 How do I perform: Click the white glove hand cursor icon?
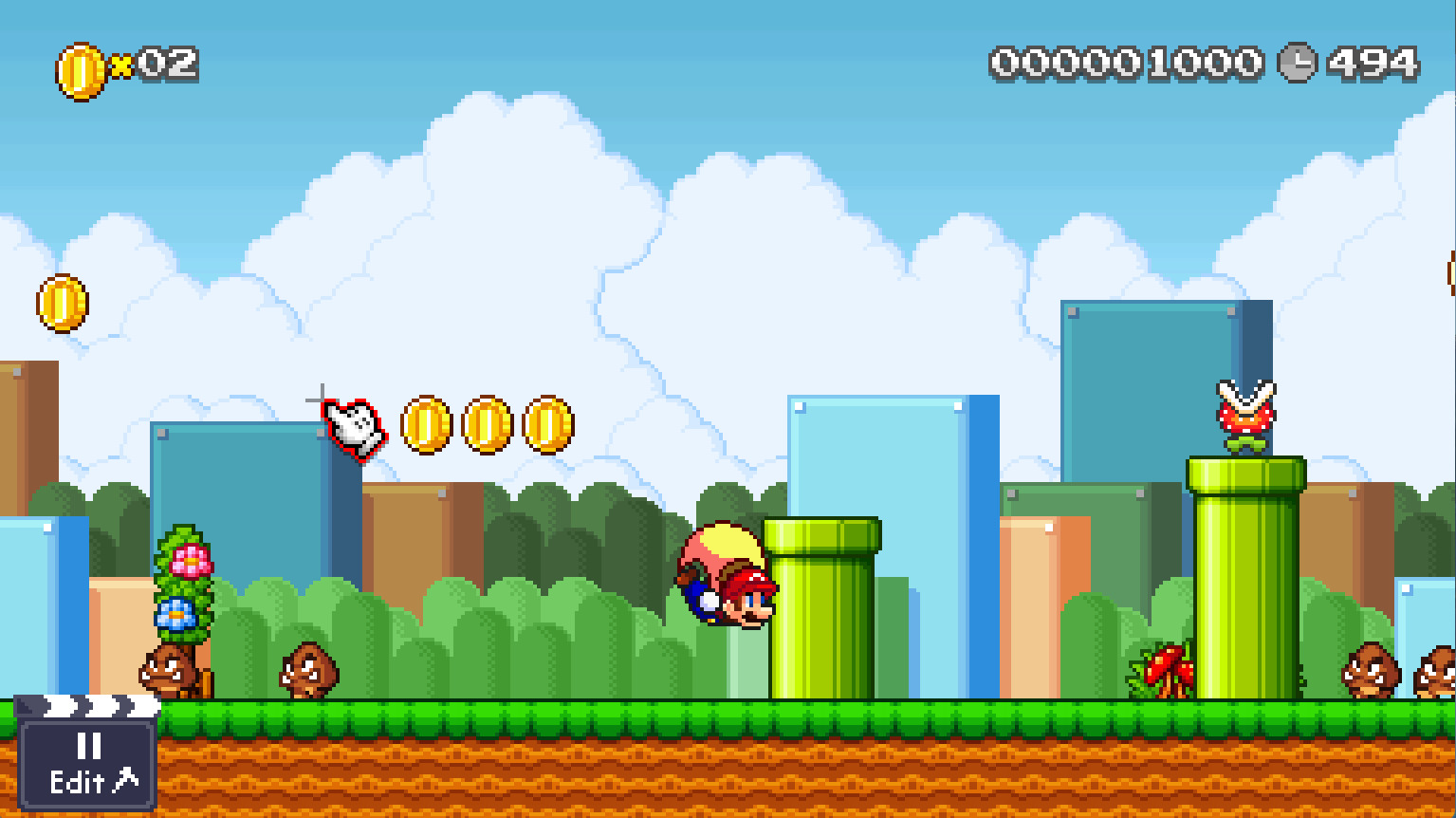[354, 427]
